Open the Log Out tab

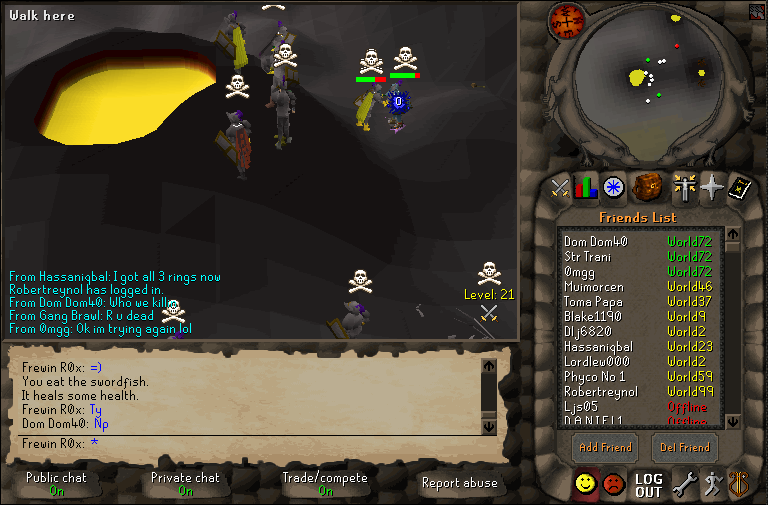pyautogui.click(x=648, y=485)
